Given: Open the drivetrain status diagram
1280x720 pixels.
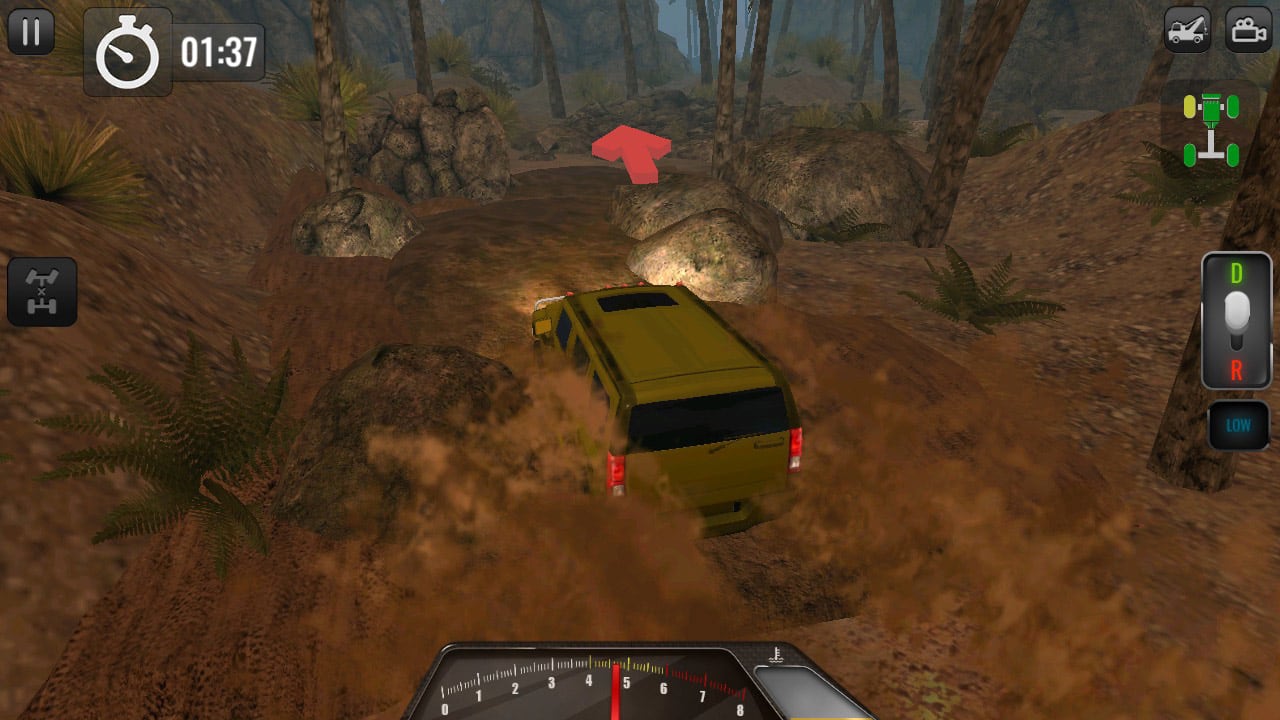Looking at the screenshot, I should click(x=1211, y=128).
